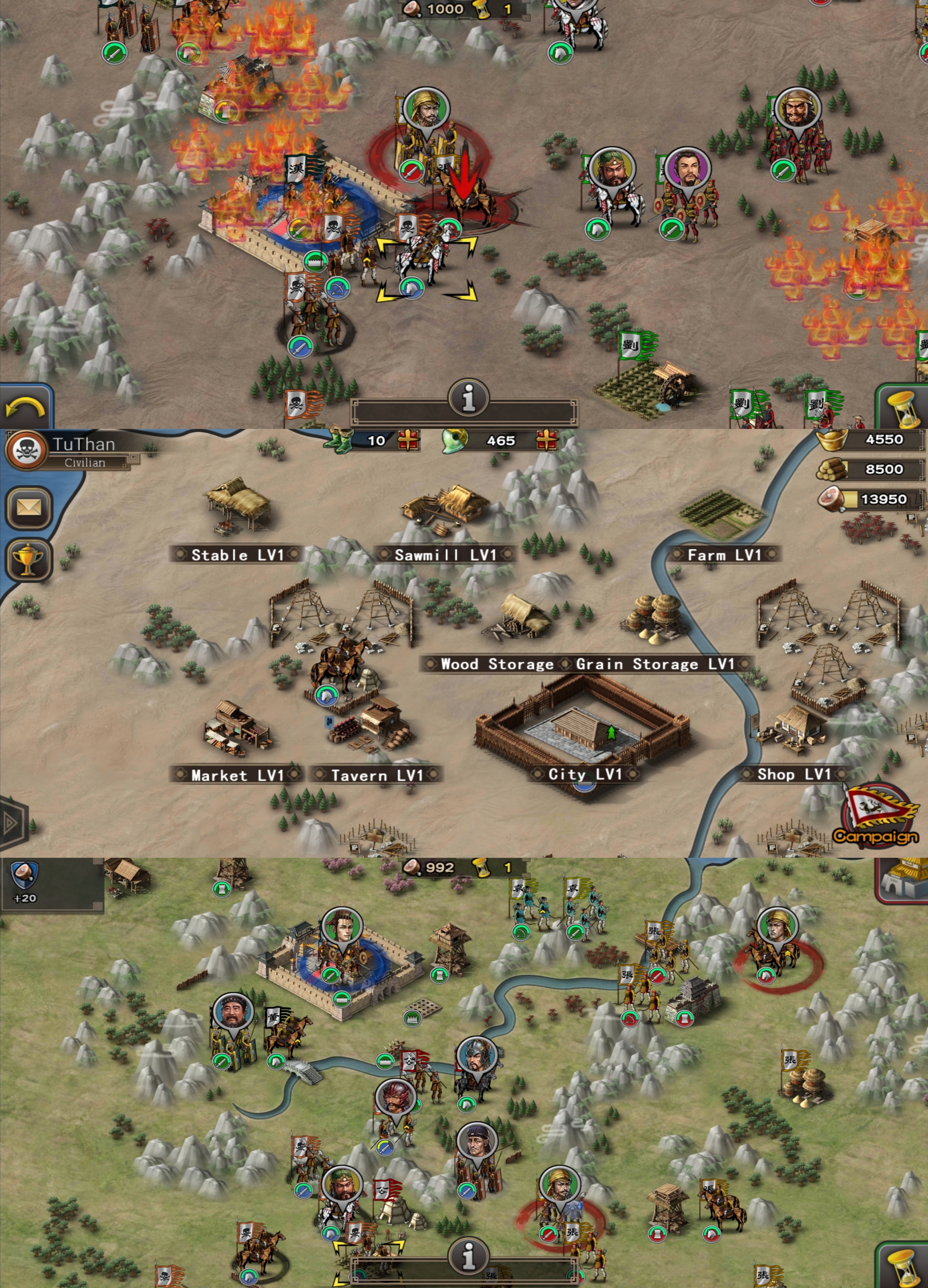The width and height of the screenshot is (928, 1288).
Task: Open the mail envelope inbox
Action: [28, 507]
